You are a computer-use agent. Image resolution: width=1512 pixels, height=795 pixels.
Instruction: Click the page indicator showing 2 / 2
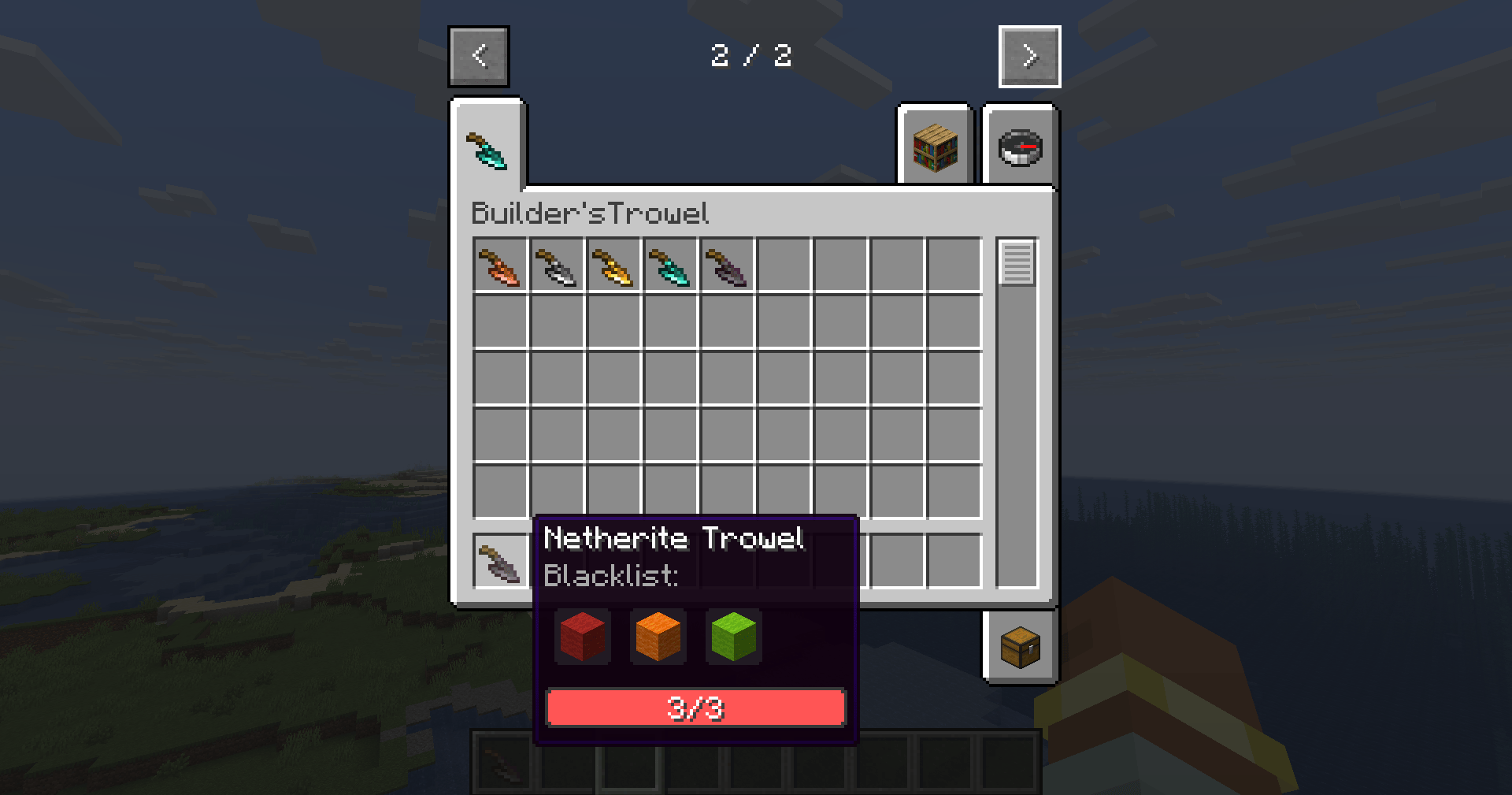(752, 56)
